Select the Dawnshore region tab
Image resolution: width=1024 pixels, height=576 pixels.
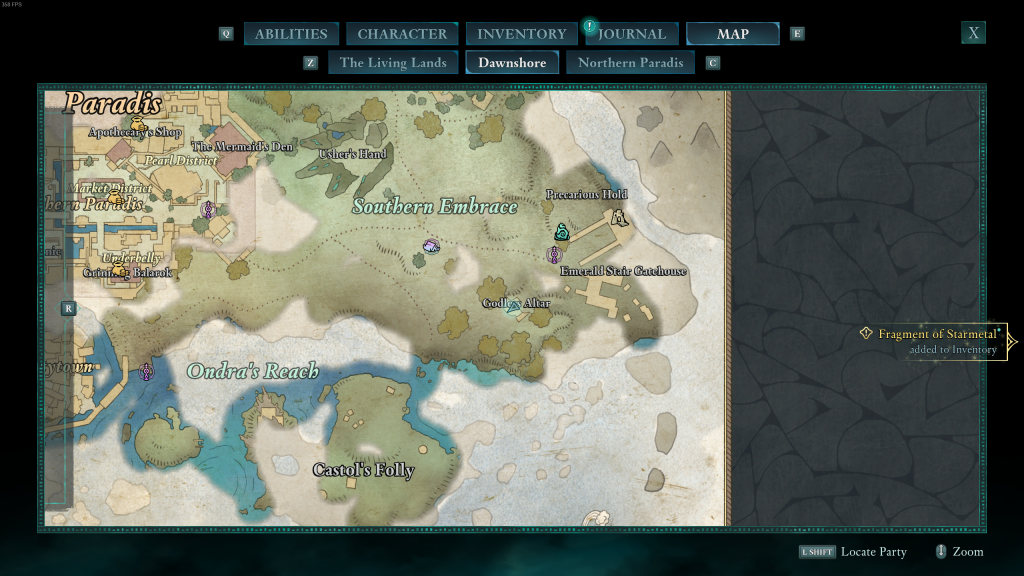coord(512,62)
